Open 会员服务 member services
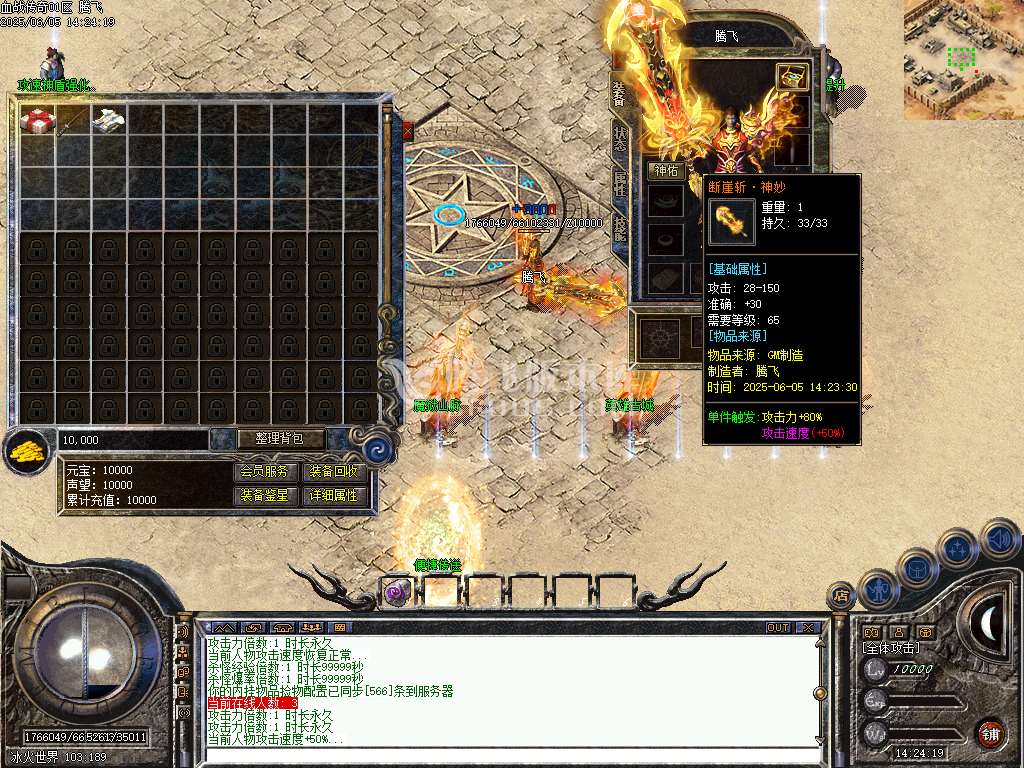The image size is (1024, 768). tap(267, 471)
